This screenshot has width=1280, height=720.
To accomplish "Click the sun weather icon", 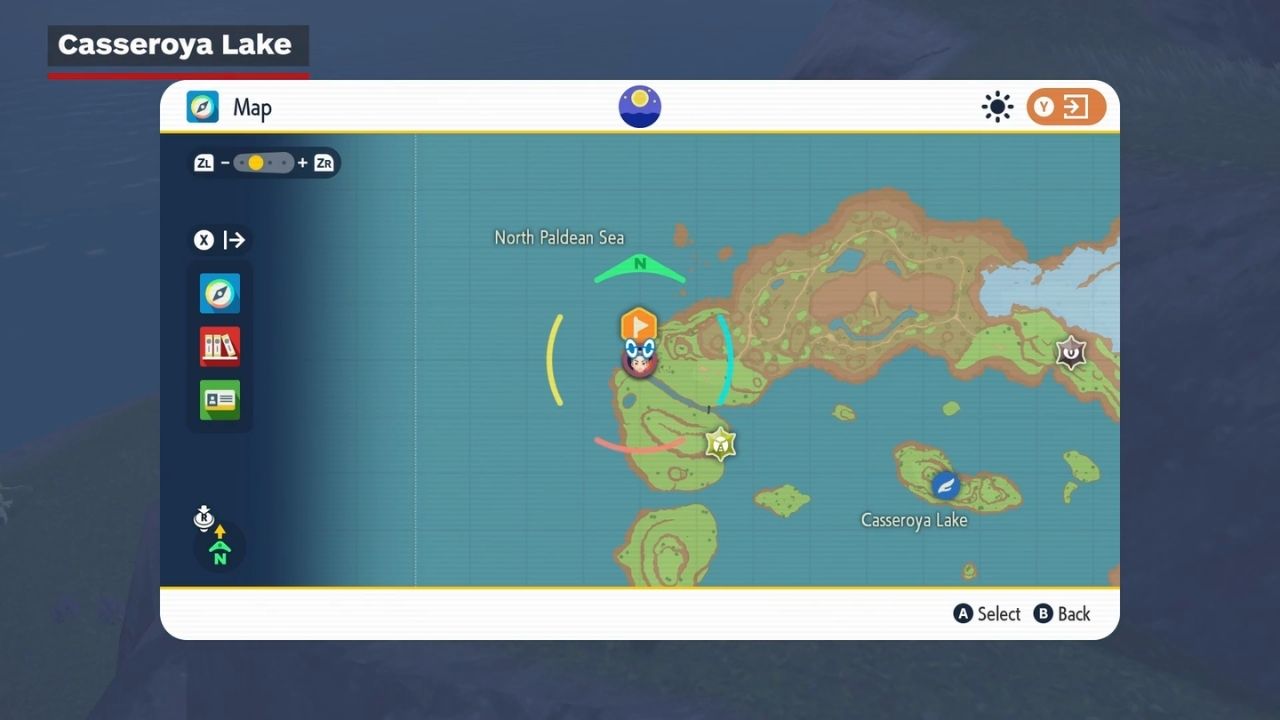I will 997,107.
